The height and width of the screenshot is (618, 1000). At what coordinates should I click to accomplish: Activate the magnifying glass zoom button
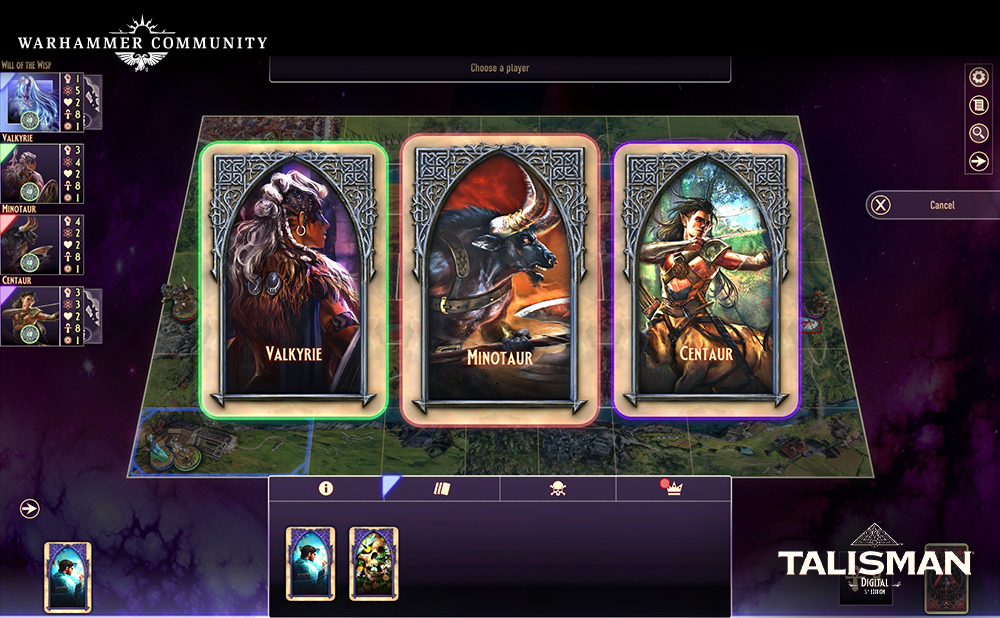coord(979,133)
